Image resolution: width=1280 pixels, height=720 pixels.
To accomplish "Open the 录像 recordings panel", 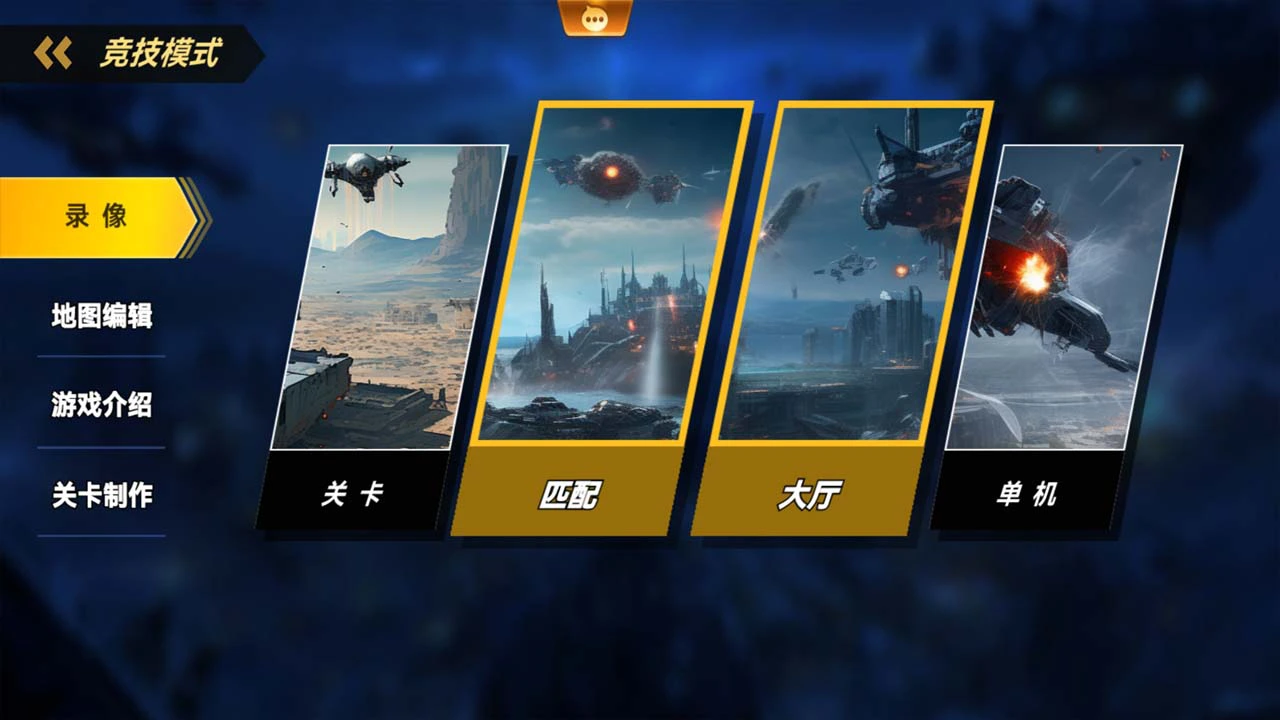I will click(95, 215).
